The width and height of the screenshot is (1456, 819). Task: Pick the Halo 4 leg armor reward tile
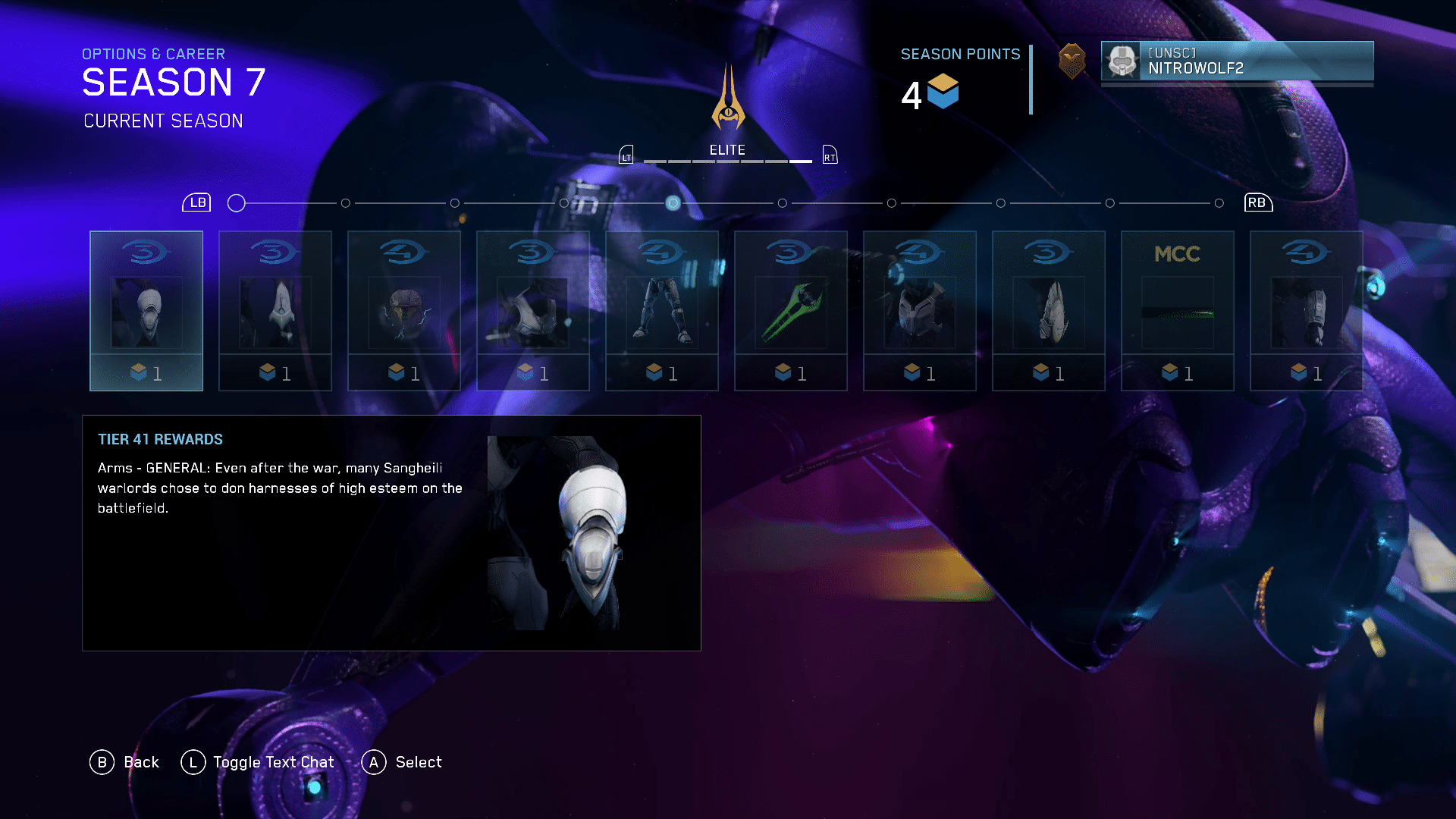click(x=662, y=311)
